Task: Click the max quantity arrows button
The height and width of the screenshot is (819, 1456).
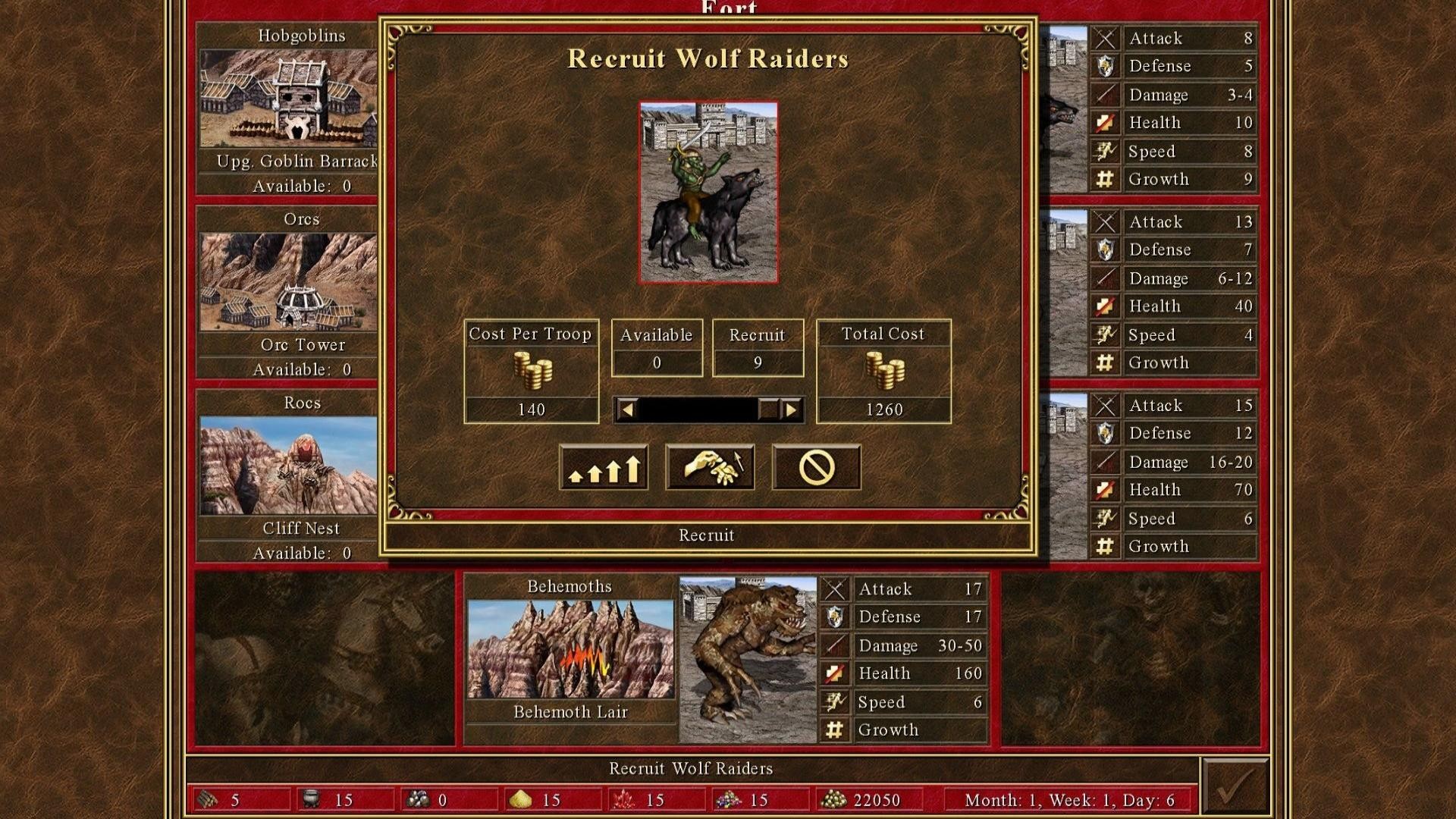Action: [604, 467]
